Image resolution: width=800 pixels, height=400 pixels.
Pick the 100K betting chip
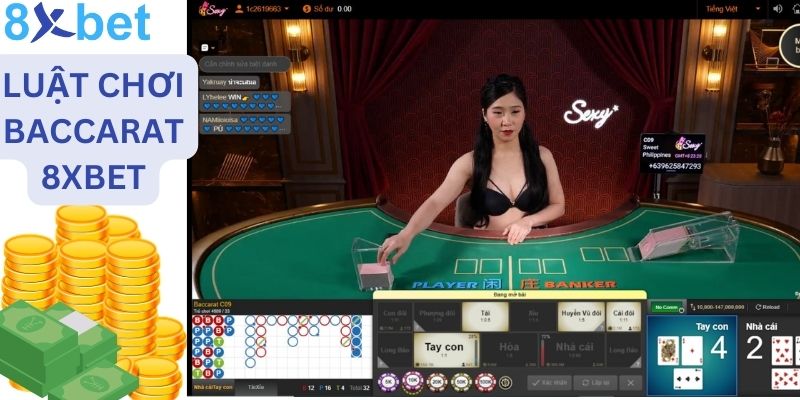click(484, 382)
